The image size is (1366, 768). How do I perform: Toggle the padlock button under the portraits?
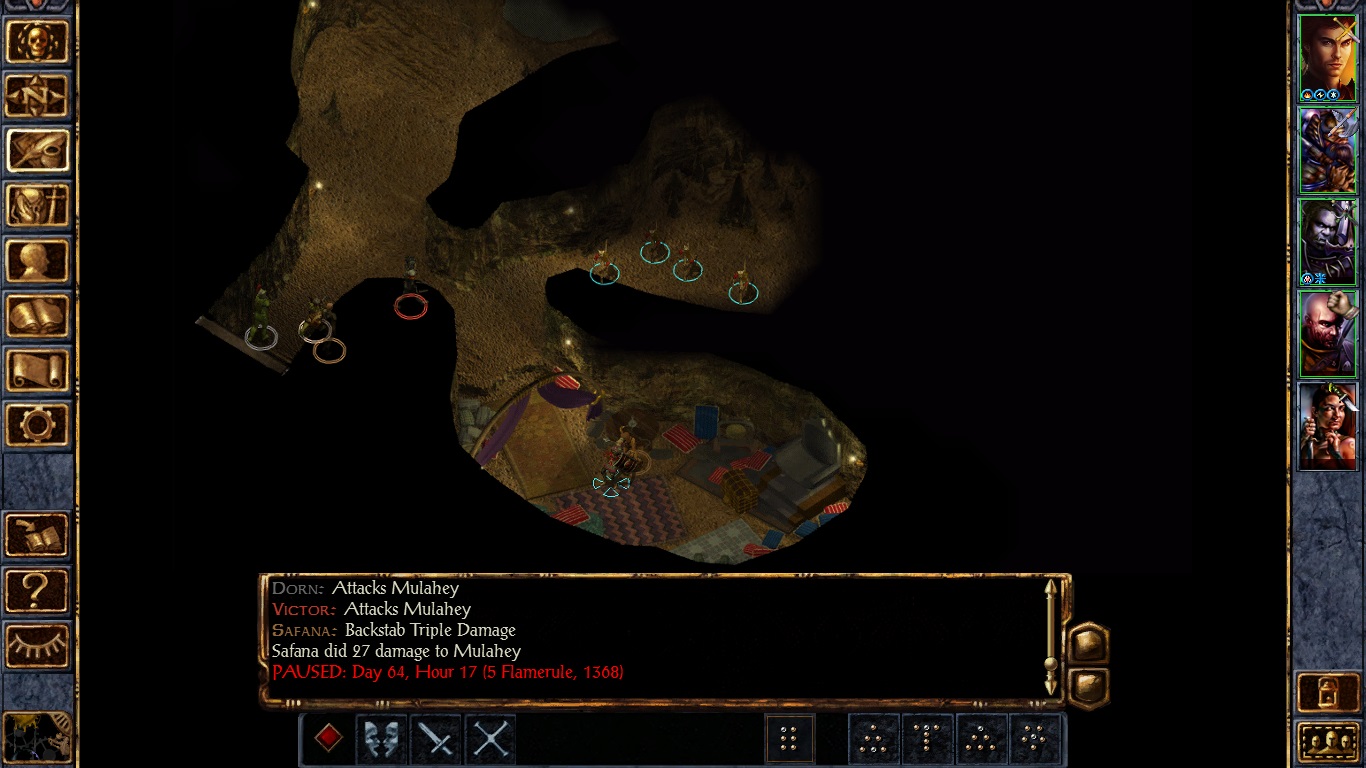(x=1327, y=691)
